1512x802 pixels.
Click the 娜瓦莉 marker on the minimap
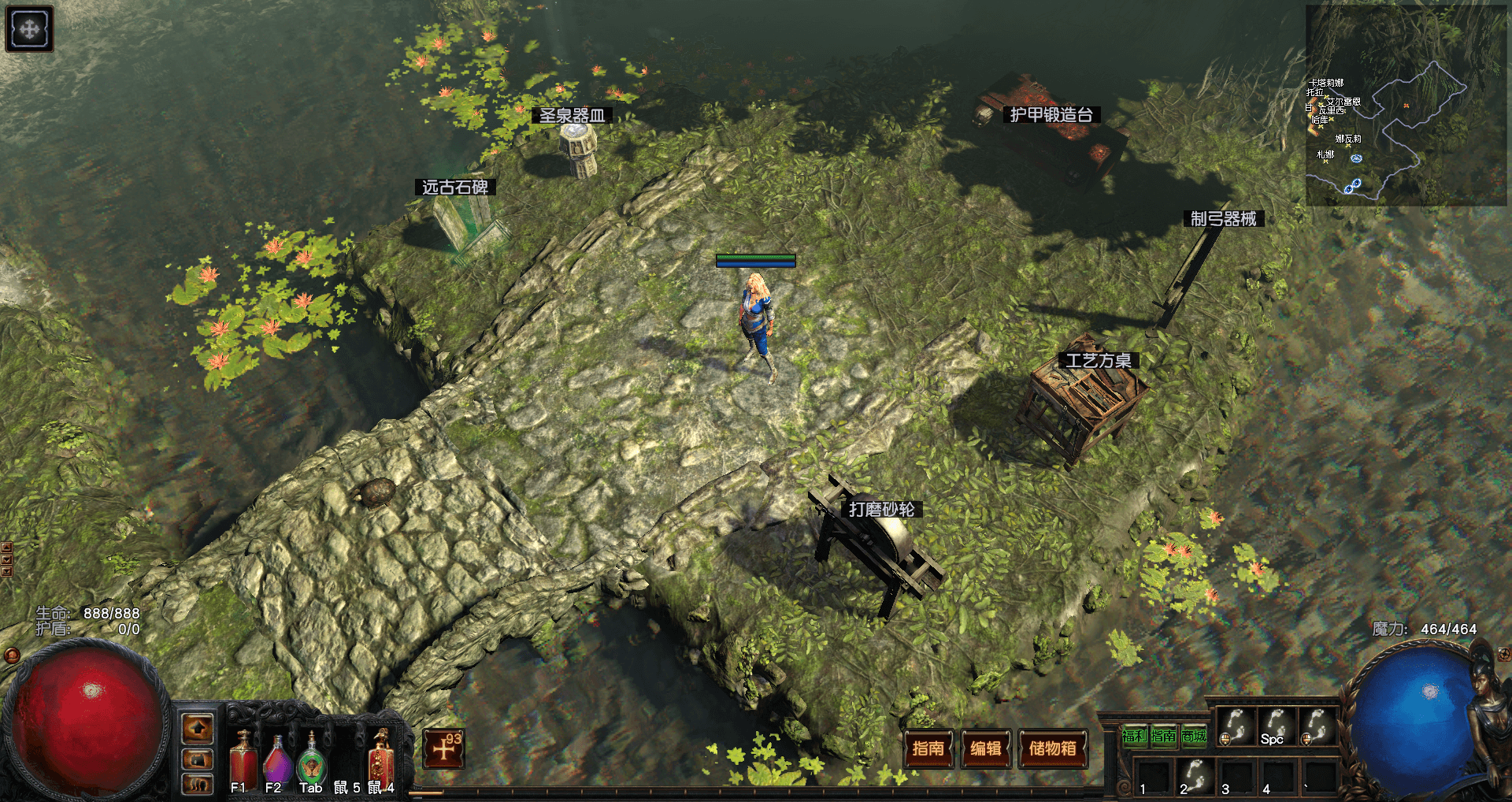tap(1348, 139)
